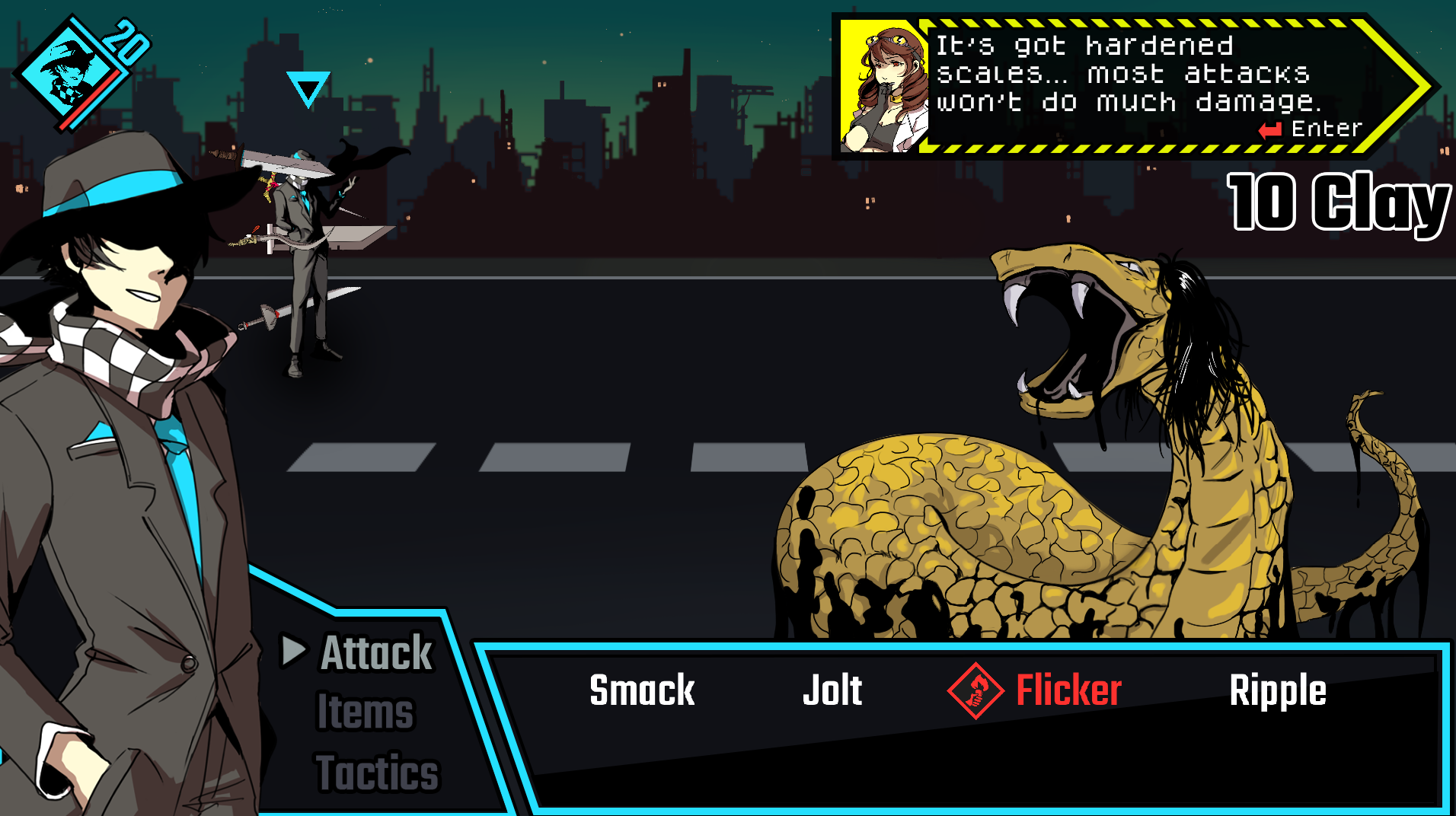This screenshot has width=1456, height=816.
Task: Select the Attack menu option
Action: coord(375,653)
